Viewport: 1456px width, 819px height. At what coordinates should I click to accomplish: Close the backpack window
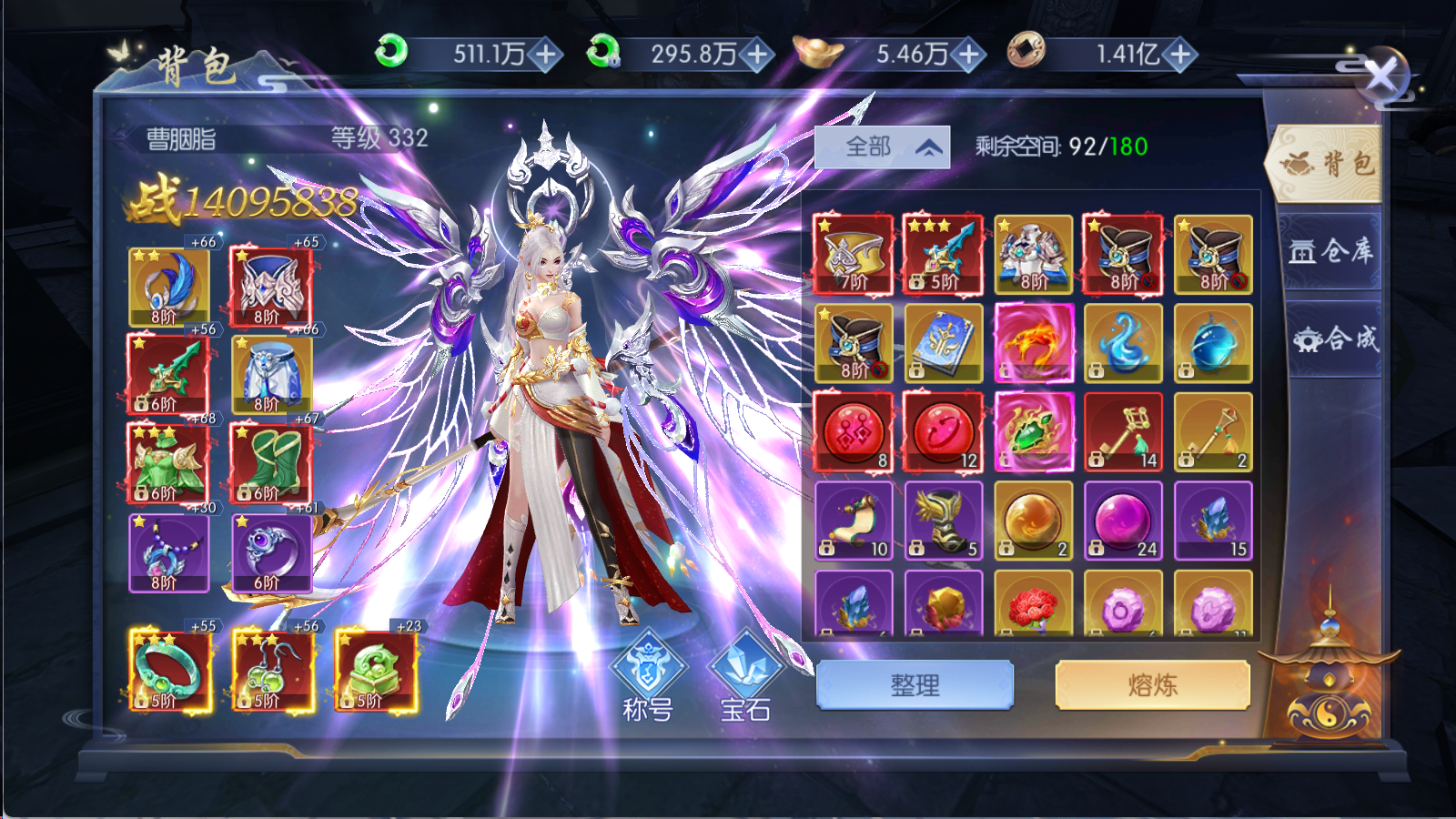pyautogui.click(x=1381, y=75)
